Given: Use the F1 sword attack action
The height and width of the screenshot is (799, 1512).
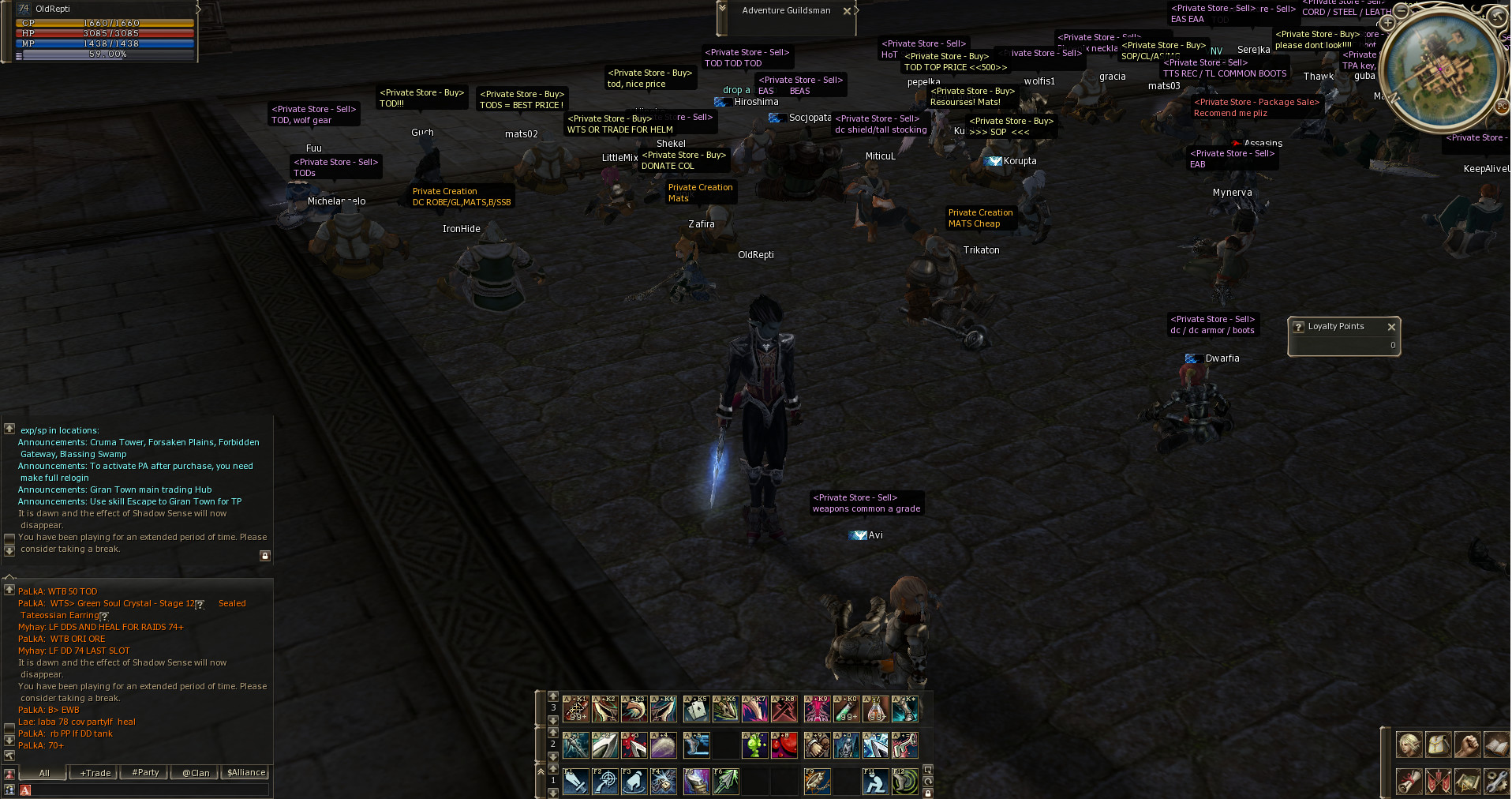Looking at the screenshot, I should coord(576,782).
